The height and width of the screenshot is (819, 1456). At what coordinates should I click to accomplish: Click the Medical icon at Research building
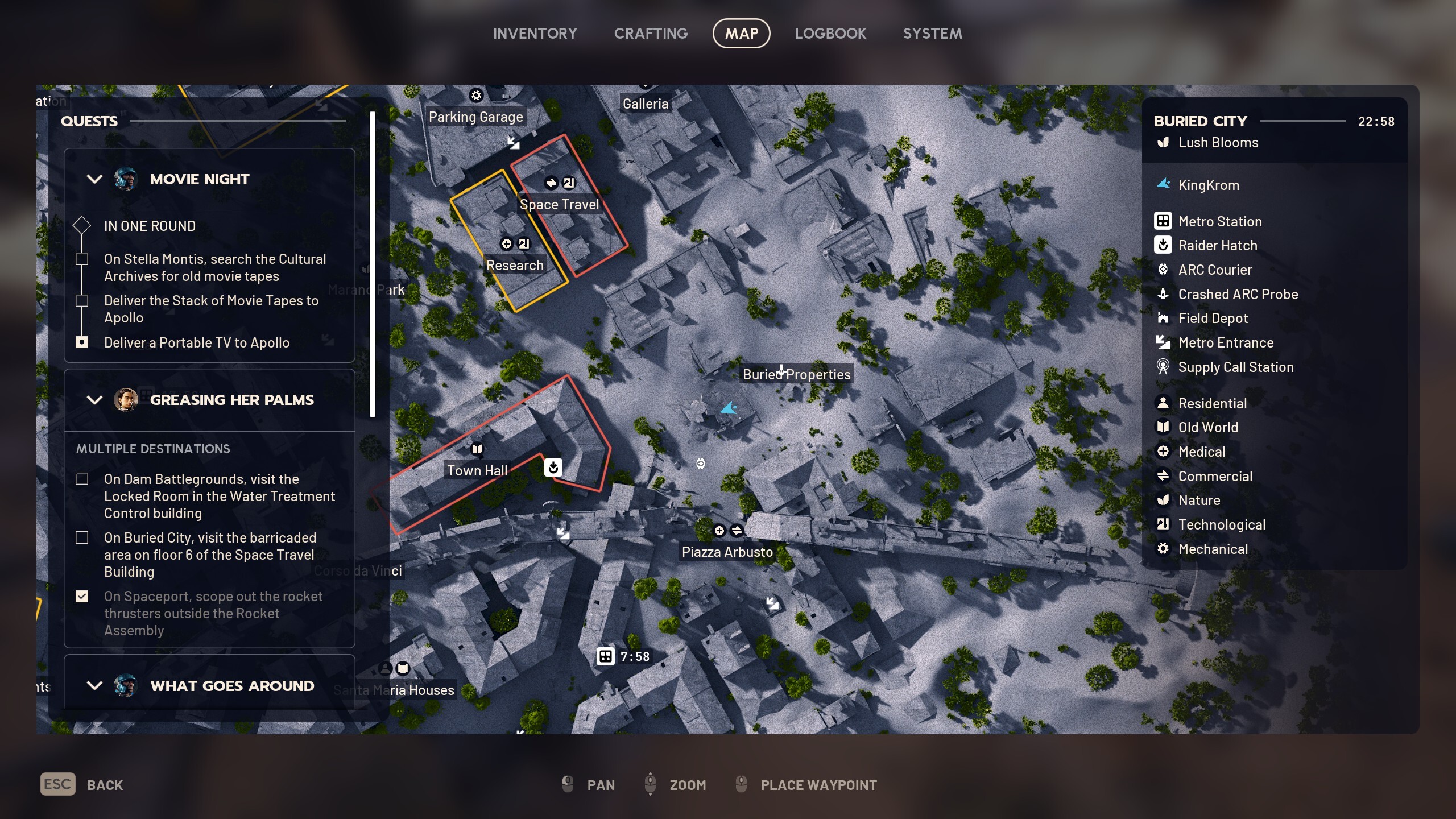[x=507, y=243]
